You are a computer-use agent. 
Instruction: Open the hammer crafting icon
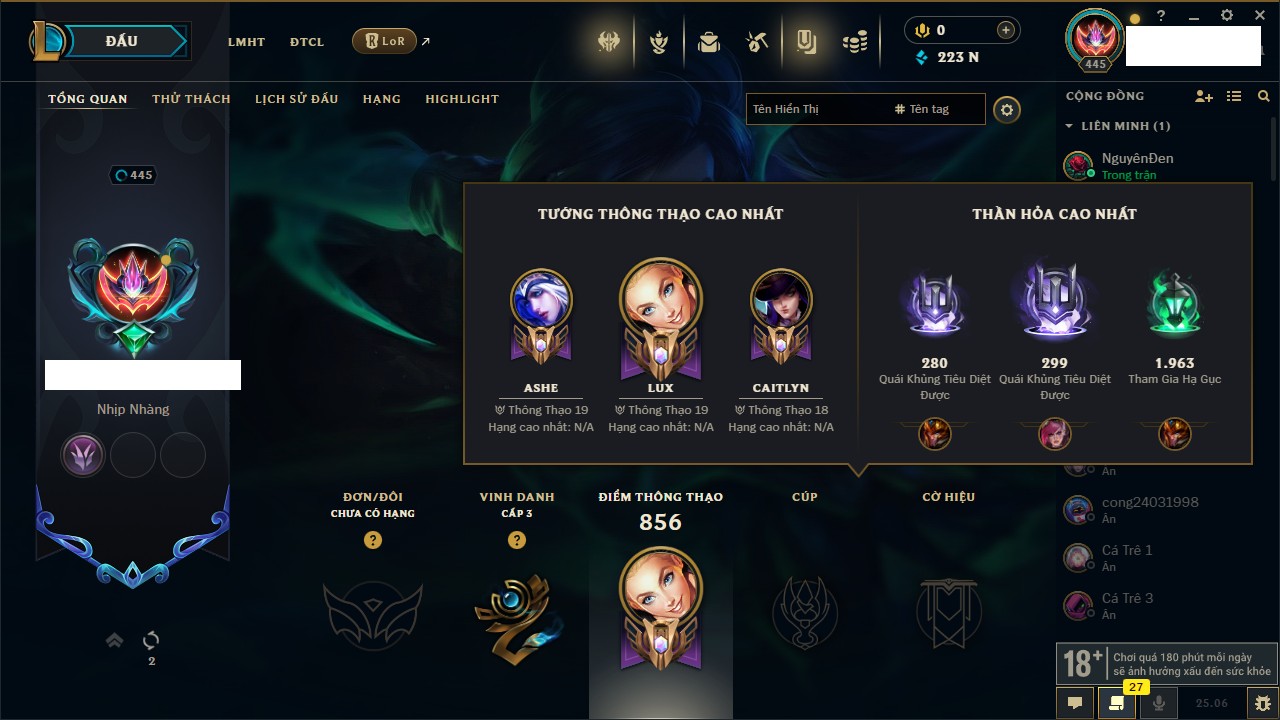(757, 42)
